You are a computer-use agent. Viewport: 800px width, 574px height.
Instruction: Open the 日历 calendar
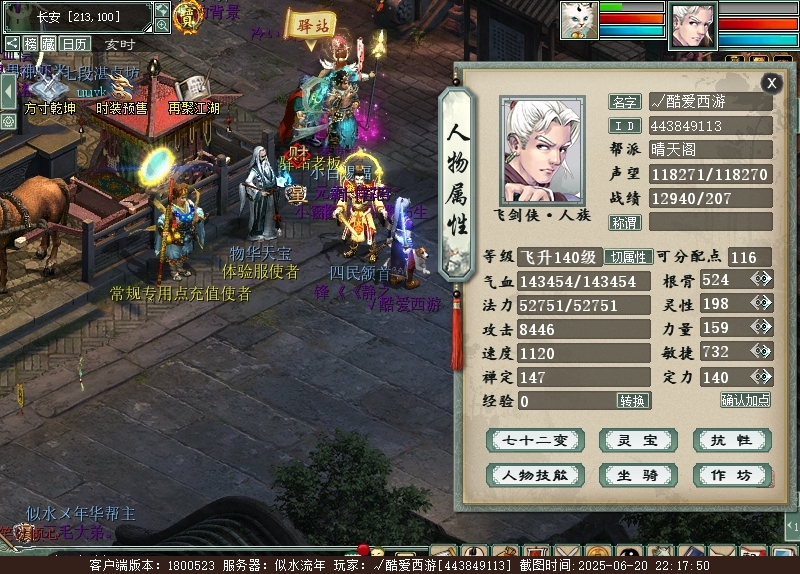click(75, 44)
